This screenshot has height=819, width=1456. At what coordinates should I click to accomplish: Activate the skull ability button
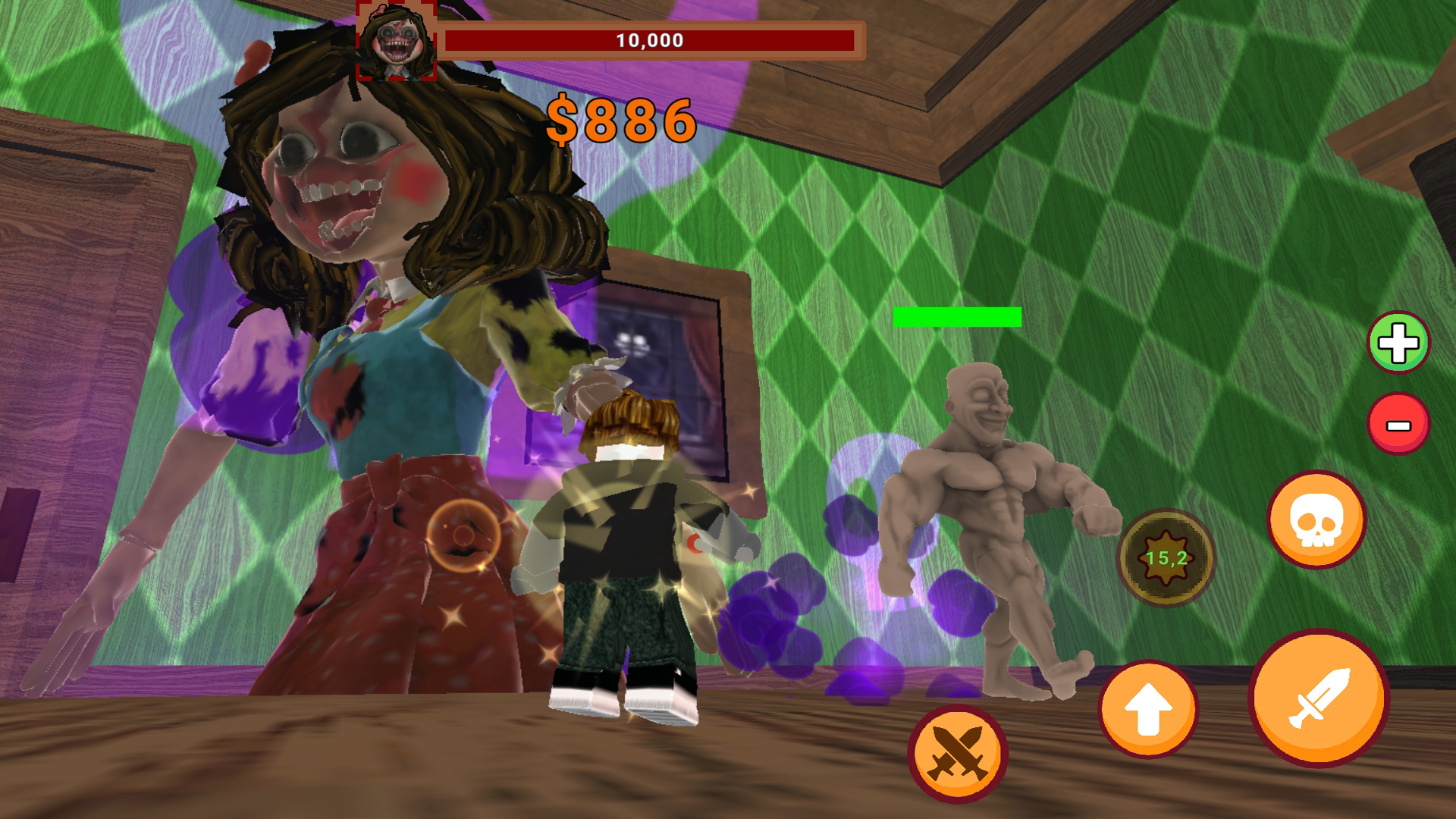pos(1316,520)
